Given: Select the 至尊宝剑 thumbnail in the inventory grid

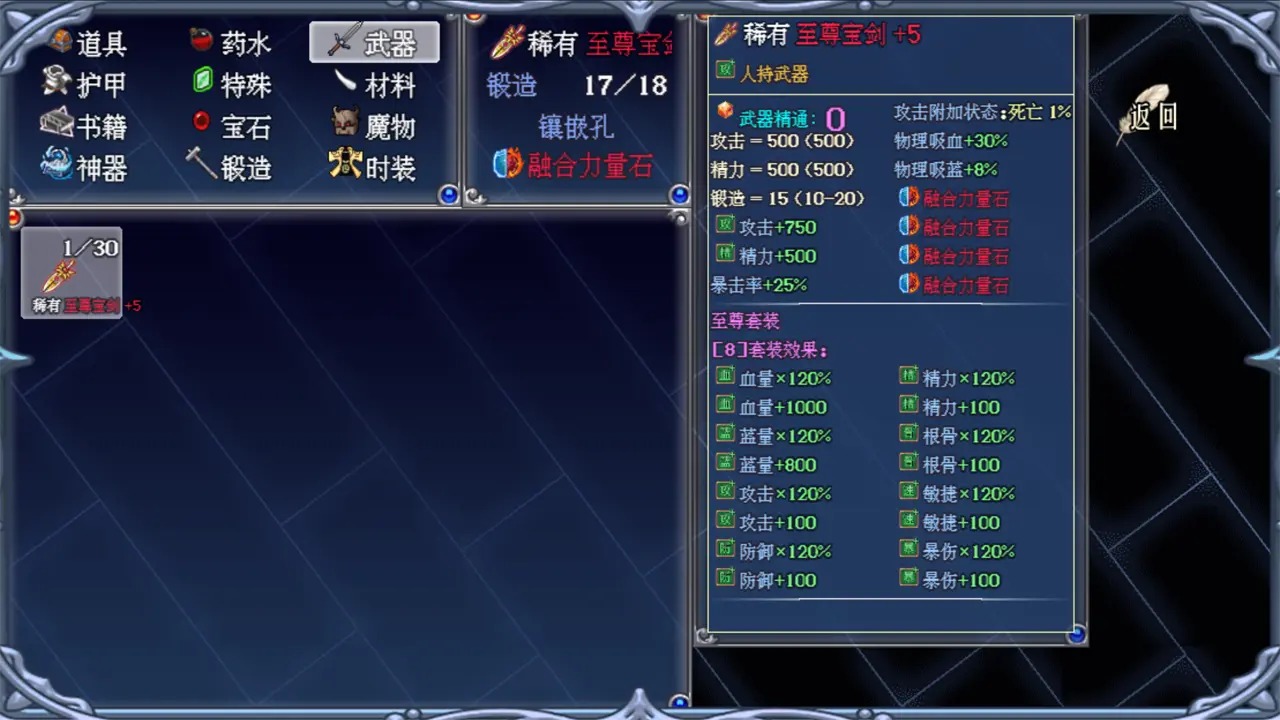Looking at the screenshot, I should coord(70,270).
